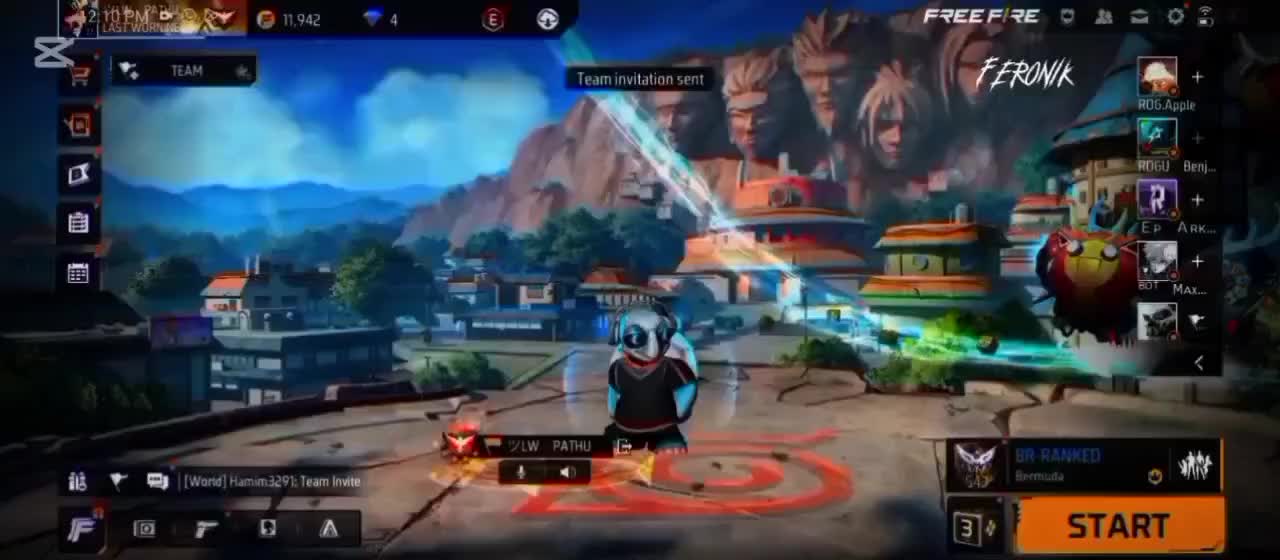Screen dimensions: 1280x560
Task: Open the shopping cart store
Action: pos(79,75)
